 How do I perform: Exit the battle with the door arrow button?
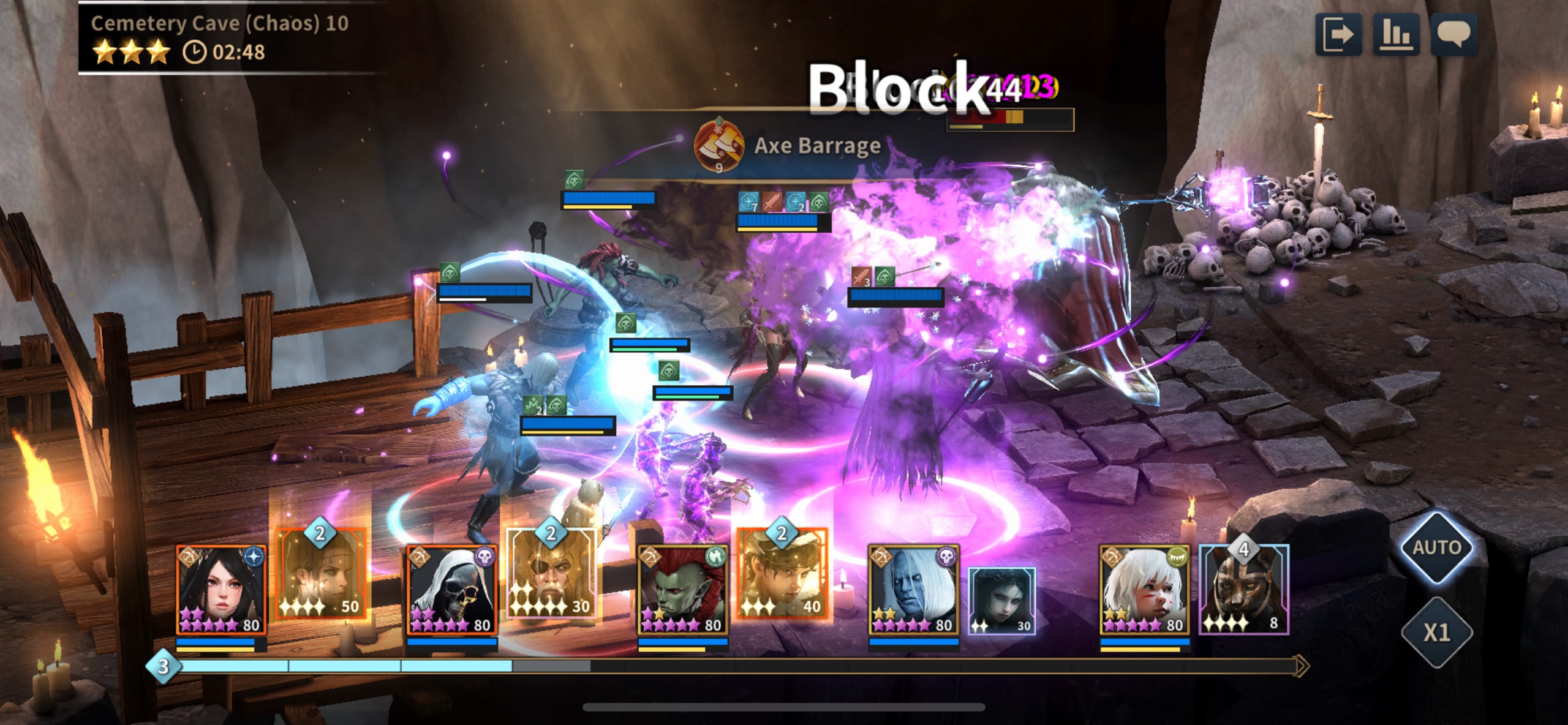[x=1338, y=34]
